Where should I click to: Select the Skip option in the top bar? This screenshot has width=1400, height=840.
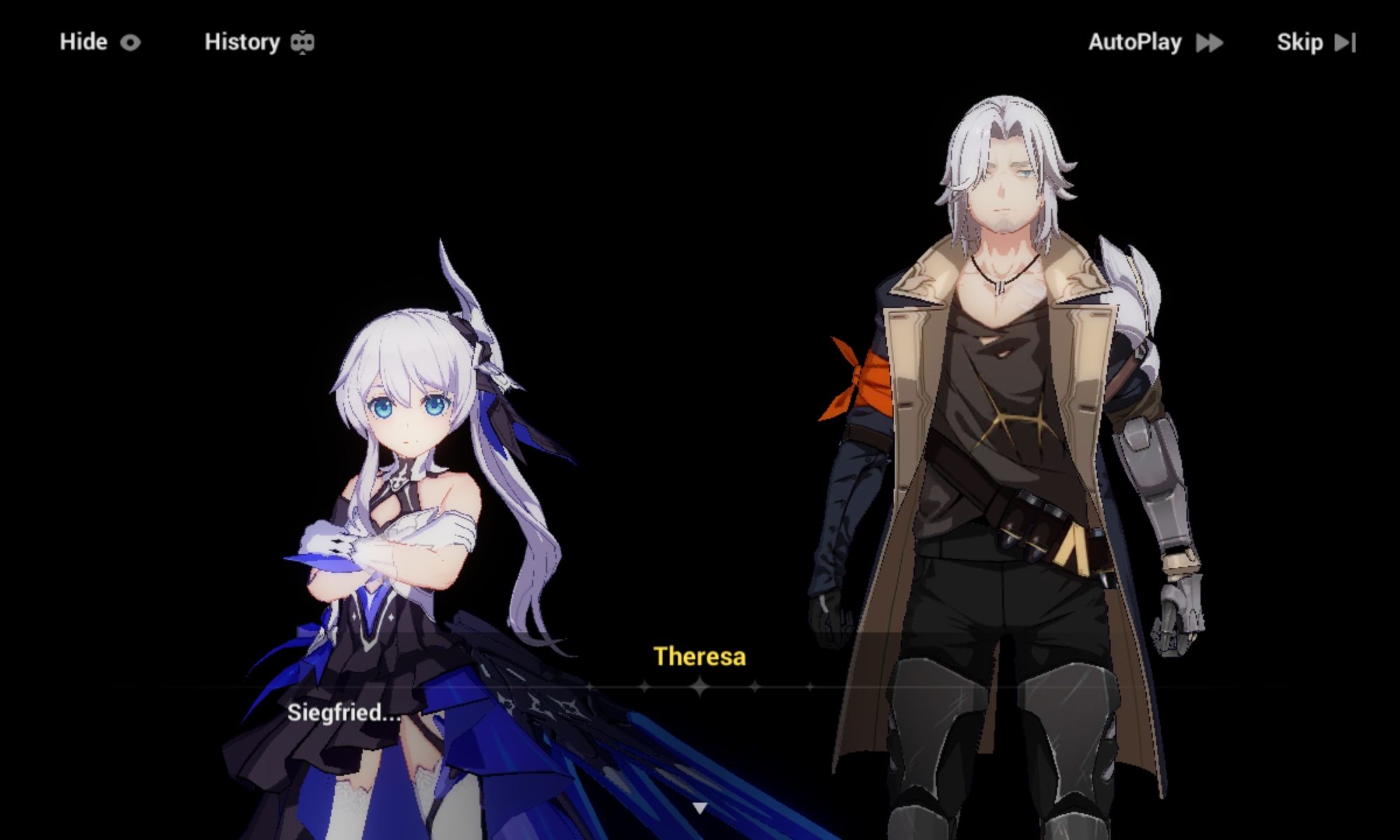[x=1299, y=42]
